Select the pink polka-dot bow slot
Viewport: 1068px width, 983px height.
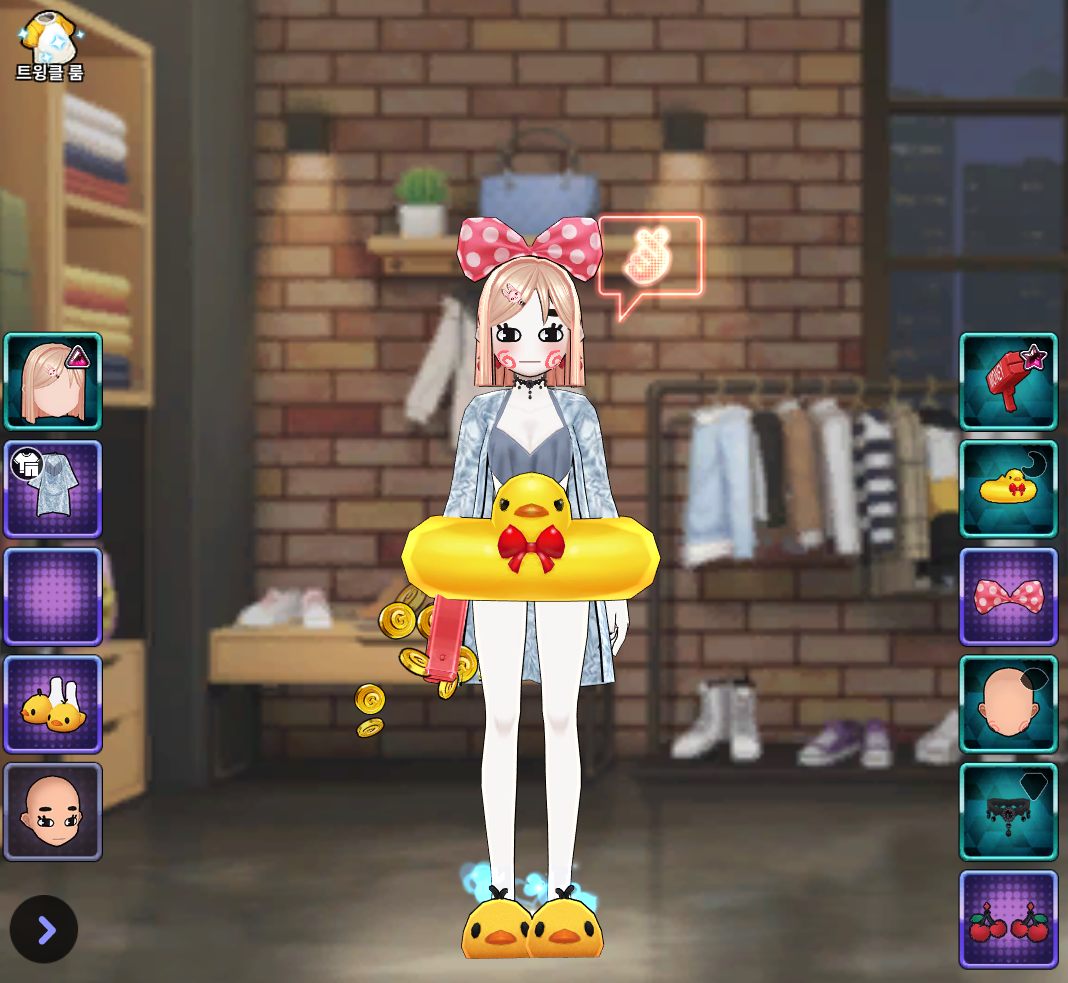pos(1008,596)
